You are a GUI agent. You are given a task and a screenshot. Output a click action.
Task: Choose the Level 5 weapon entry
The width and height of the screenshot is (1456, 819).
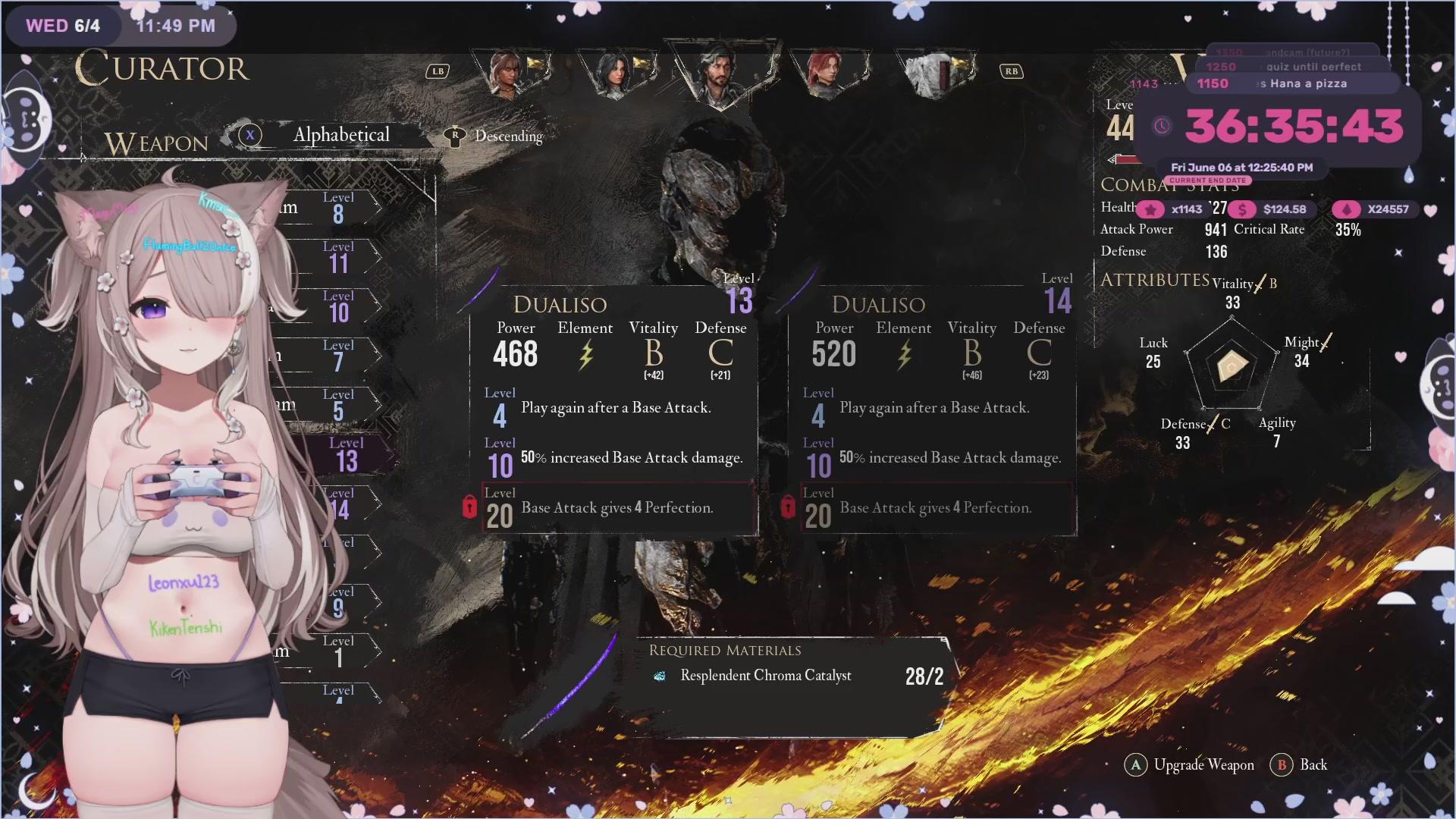(338, 405)
